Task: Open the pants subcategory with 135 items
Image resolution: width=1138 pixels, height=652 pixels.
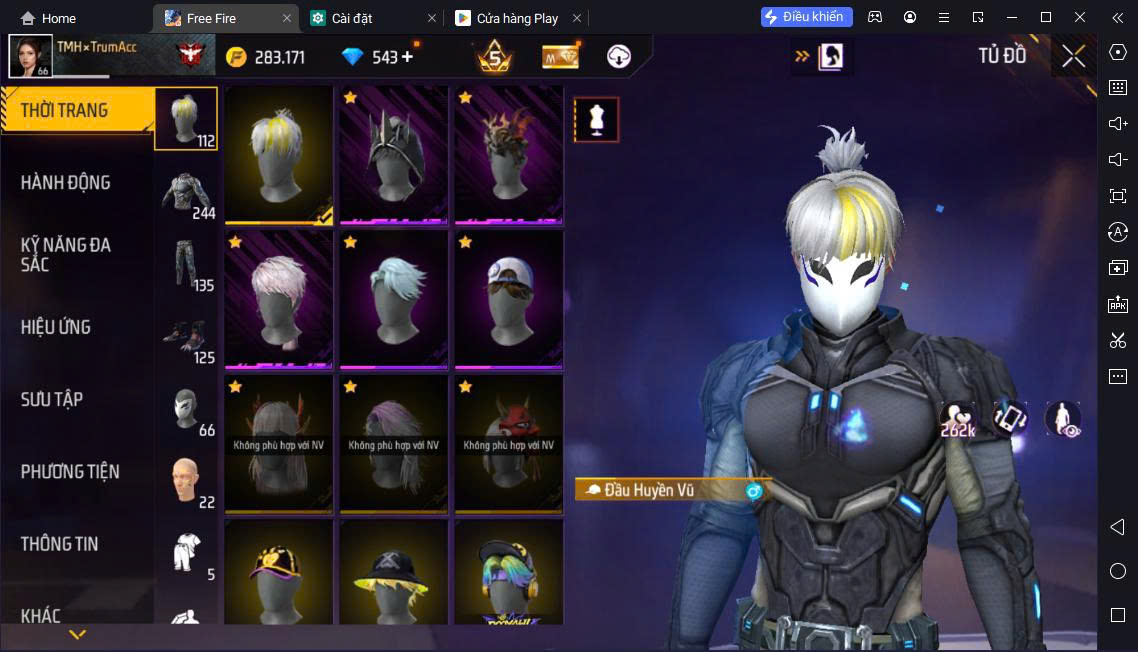Action: (x=187, y=265)
